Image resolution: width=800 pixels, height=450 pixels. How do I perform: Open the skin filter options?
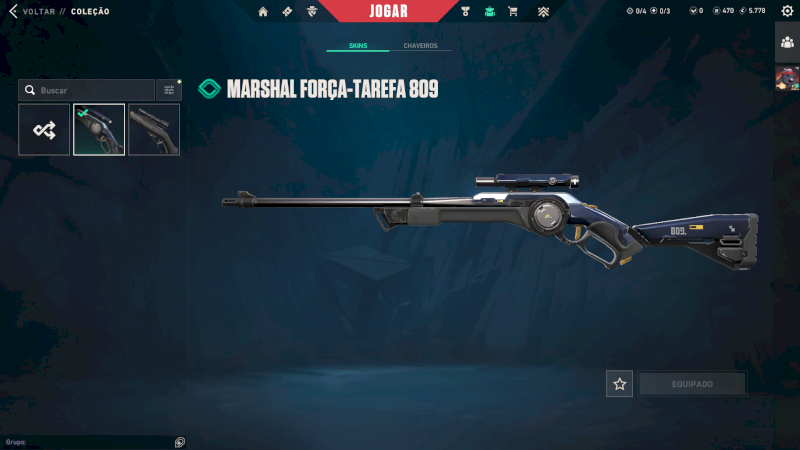[x=169, y=90]
